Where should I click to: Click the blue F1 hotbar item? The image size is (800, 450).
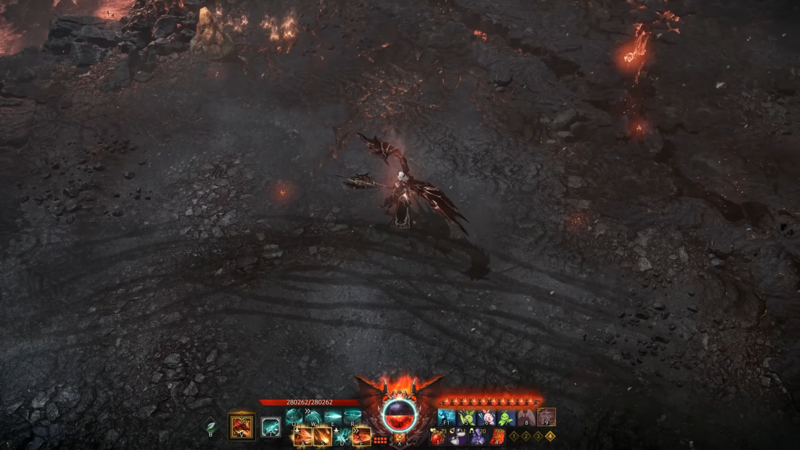pos(447,418)
